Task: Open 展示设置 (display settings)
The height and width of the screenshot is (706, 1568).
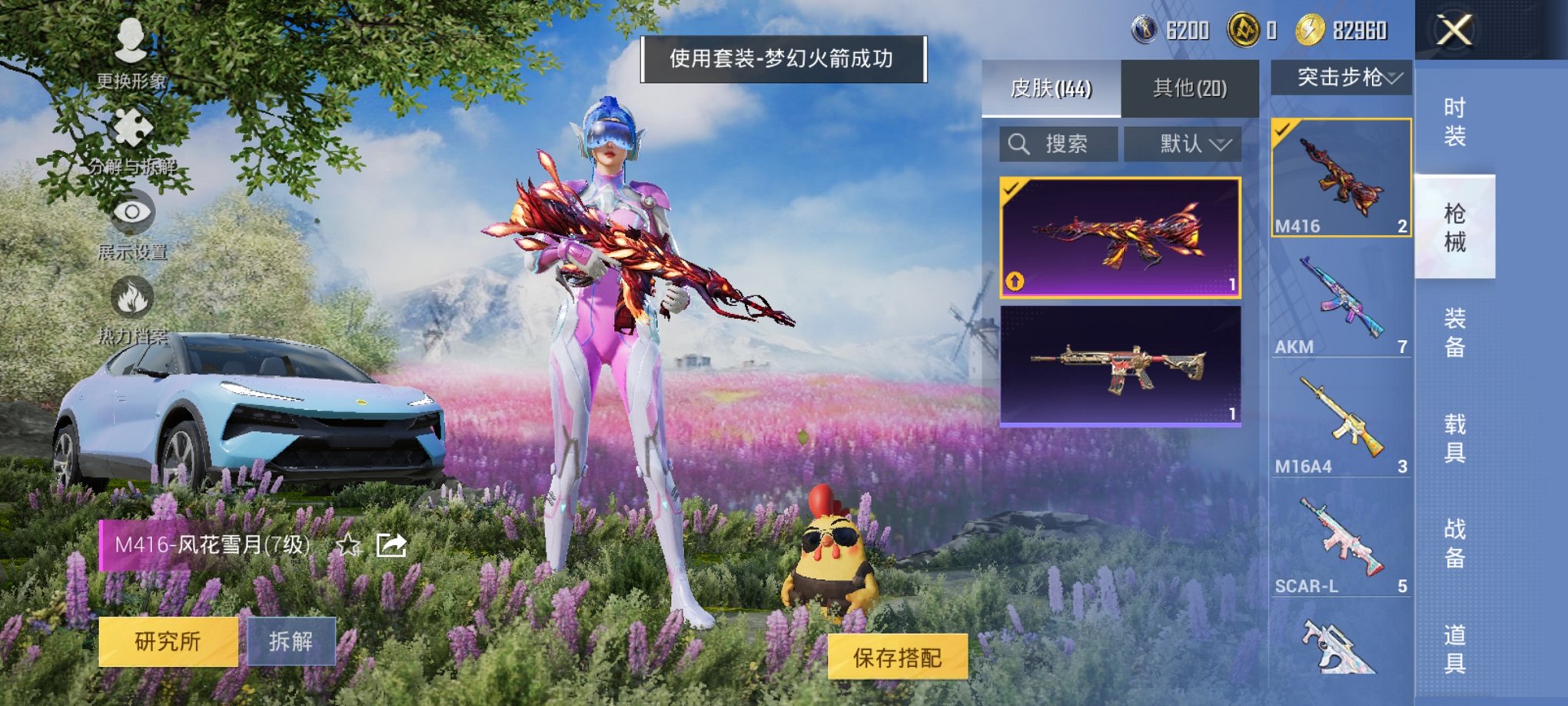Action: pos(131,215)
